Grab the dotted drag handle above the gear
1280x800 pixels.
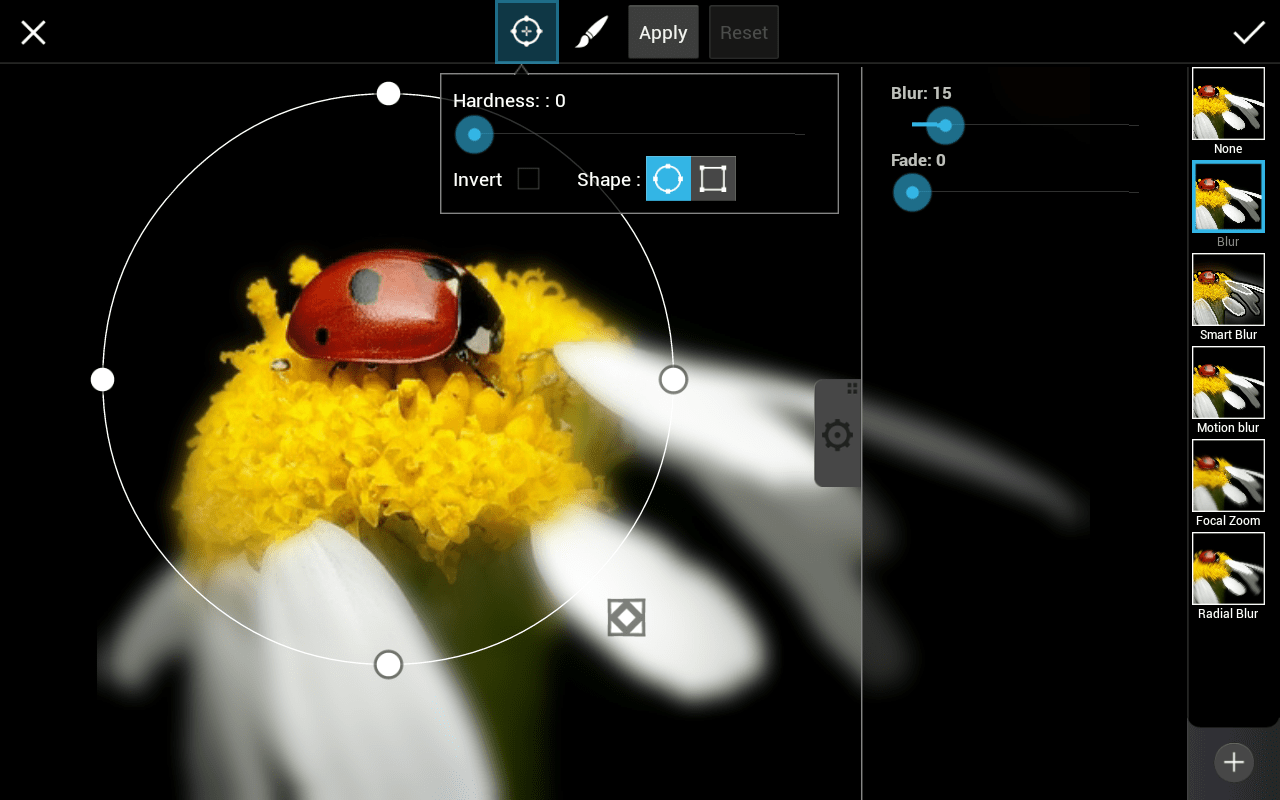(852, 388)
